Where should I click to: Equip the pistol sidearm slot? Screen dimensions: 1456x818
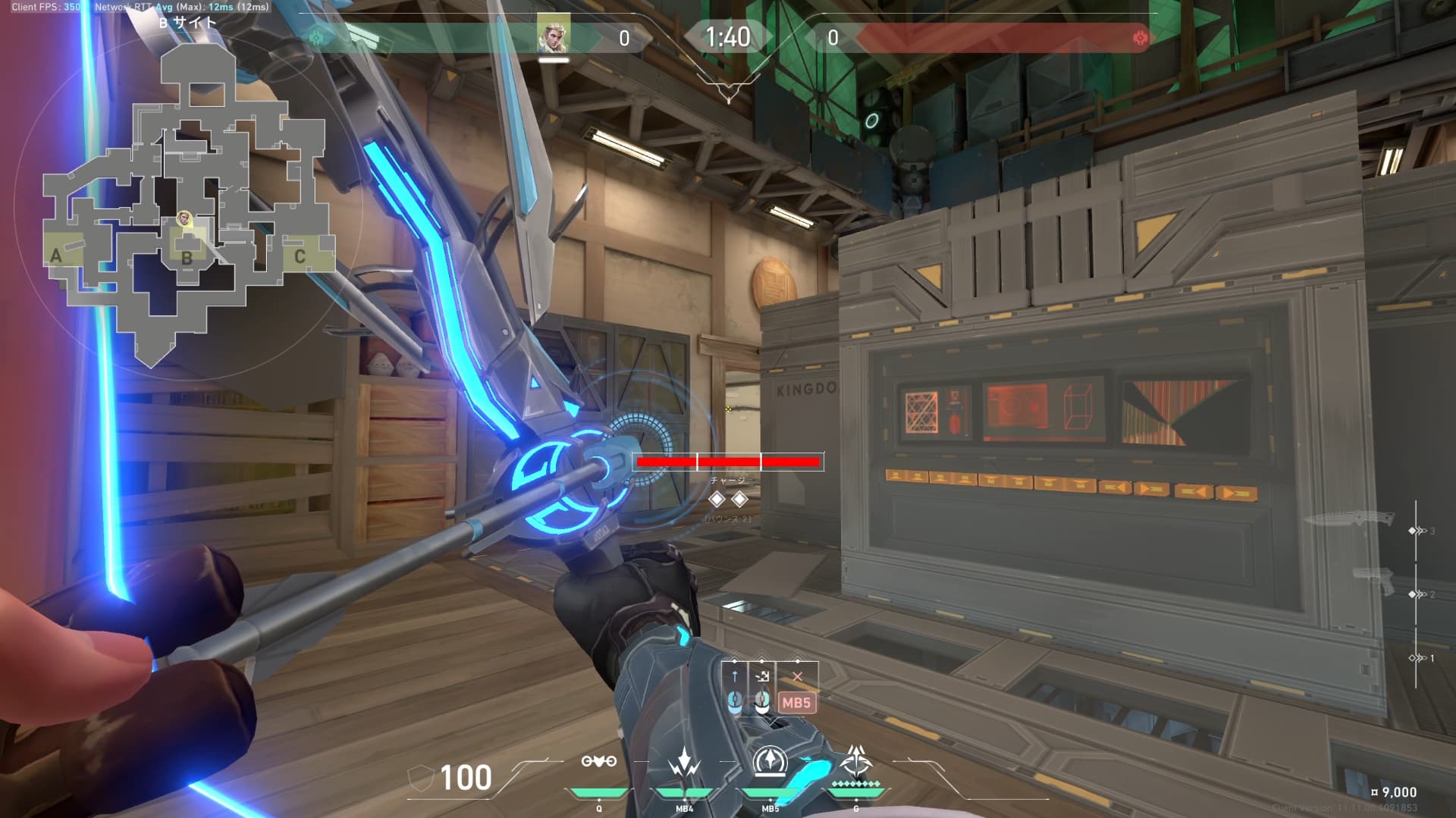[x=1374, y=581]
